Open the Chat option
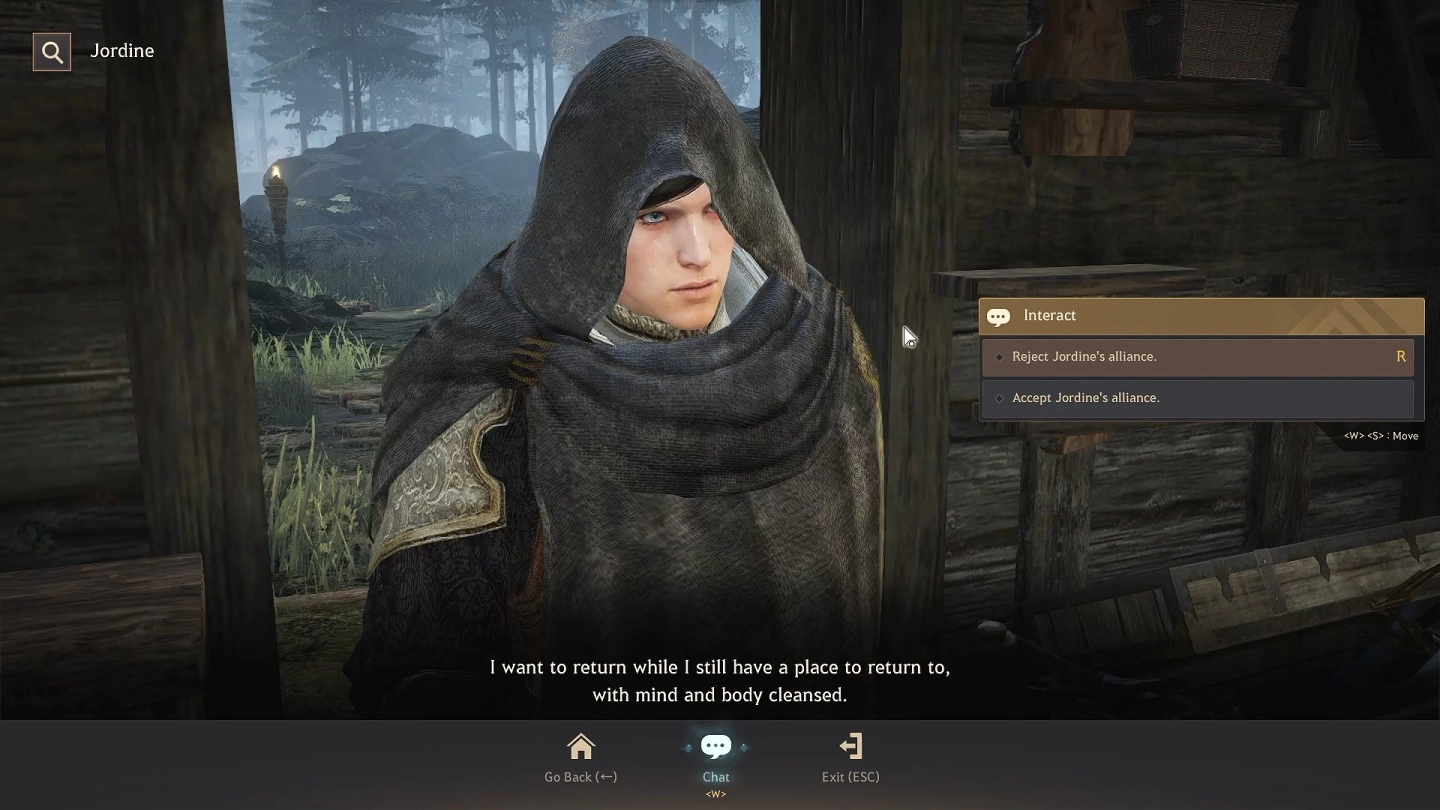The image size is (1440, 810). coord(716,757)
